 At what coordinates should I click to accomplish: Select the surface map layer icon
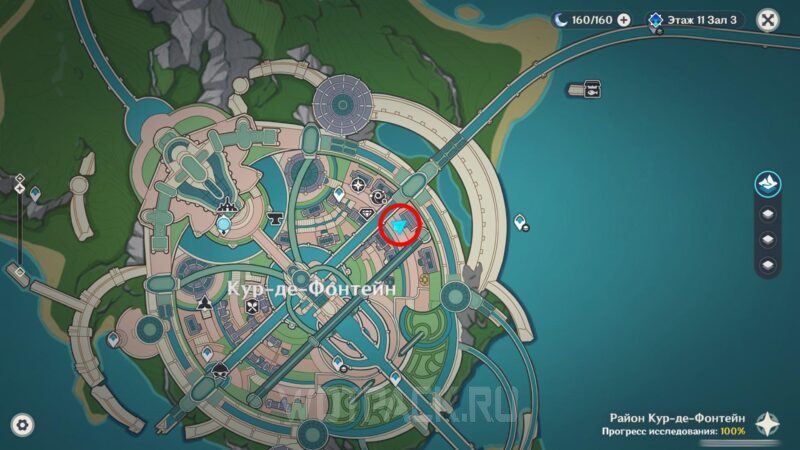pos(766,183)
